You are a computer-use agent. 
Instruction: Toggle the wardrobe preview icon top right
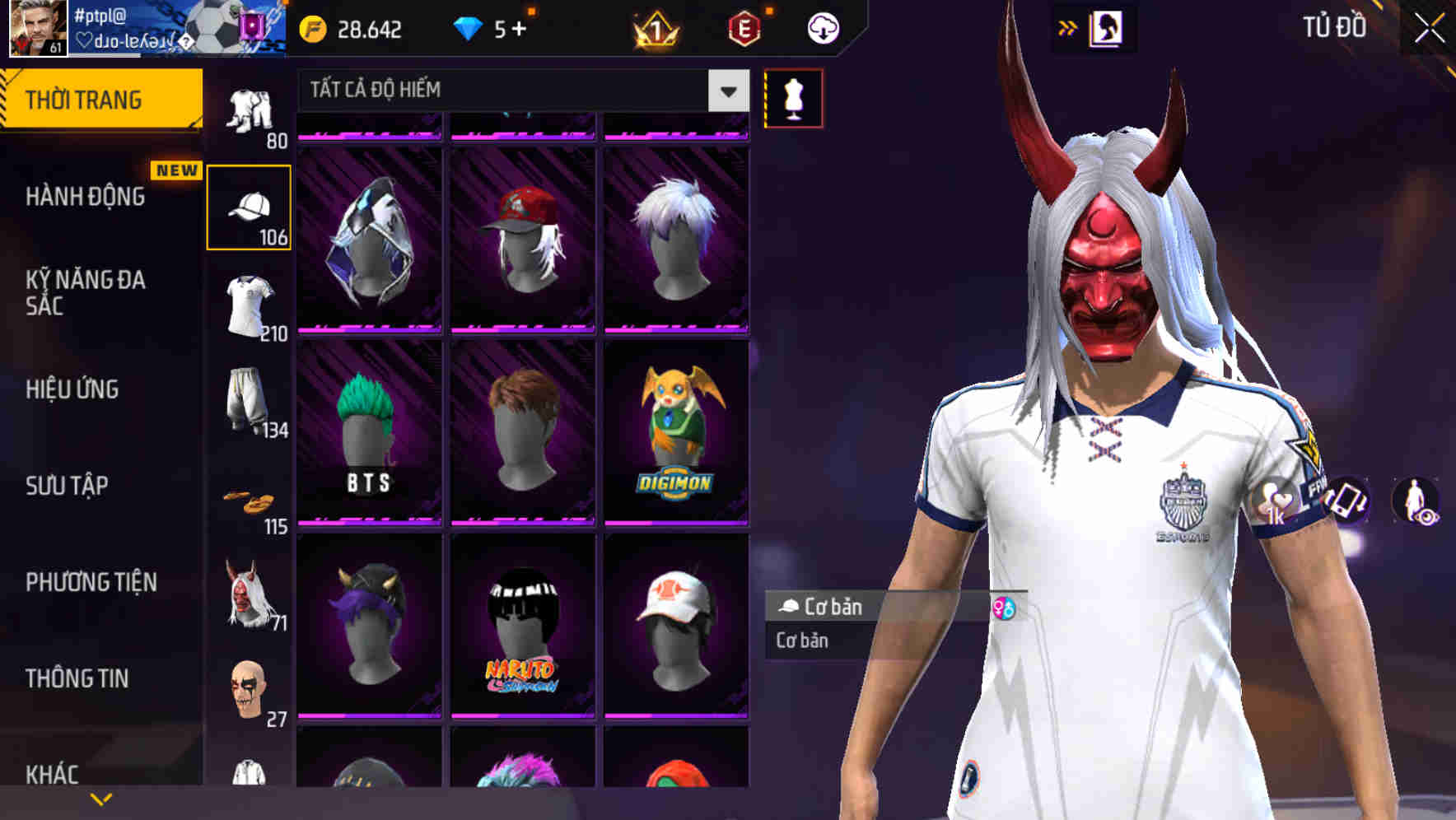[x=1106, y=27]
